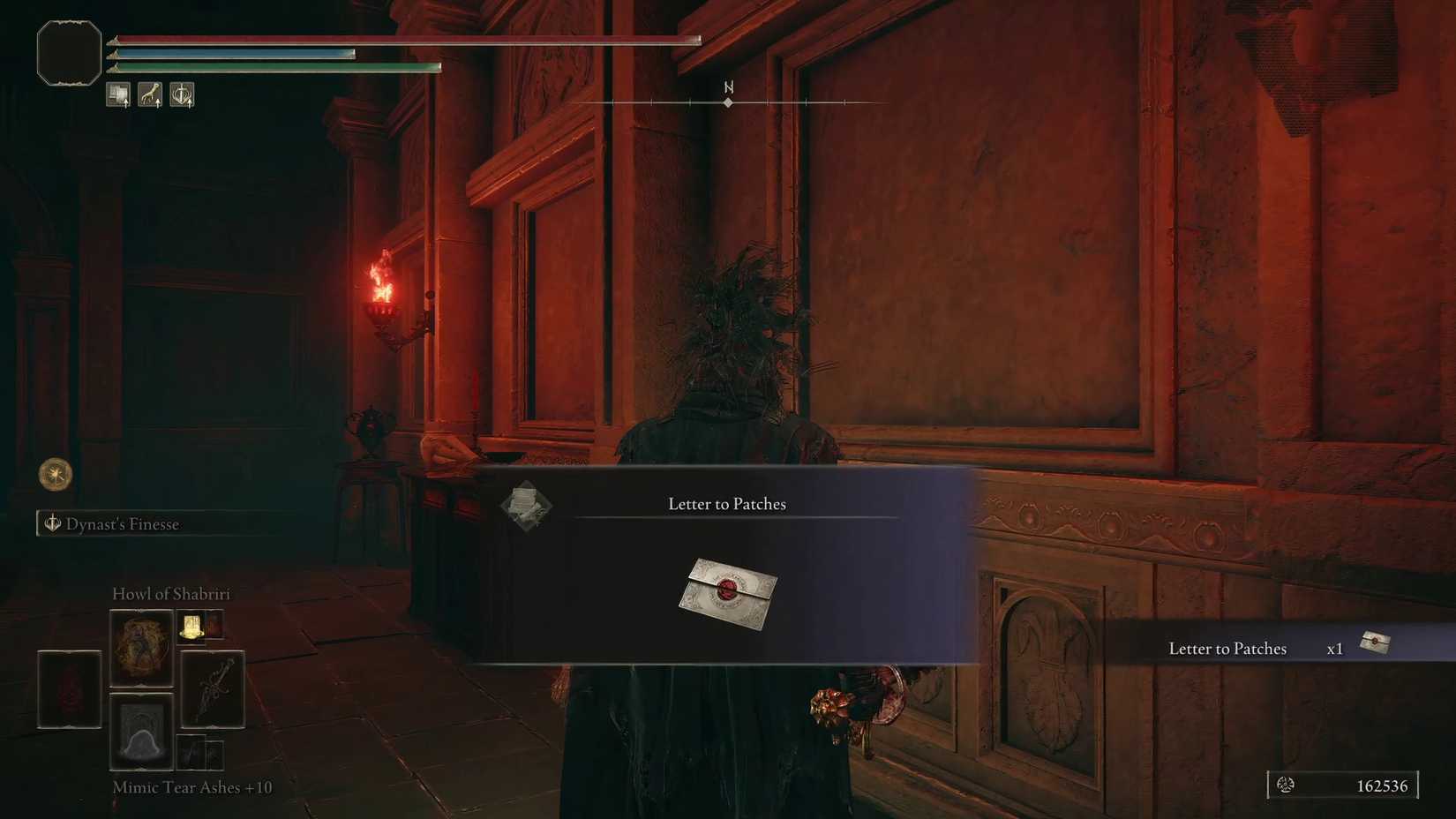This screenshot has height=819, width=1456.
Task: Click the large envelope image in the item banner
Action: [727, 593]
